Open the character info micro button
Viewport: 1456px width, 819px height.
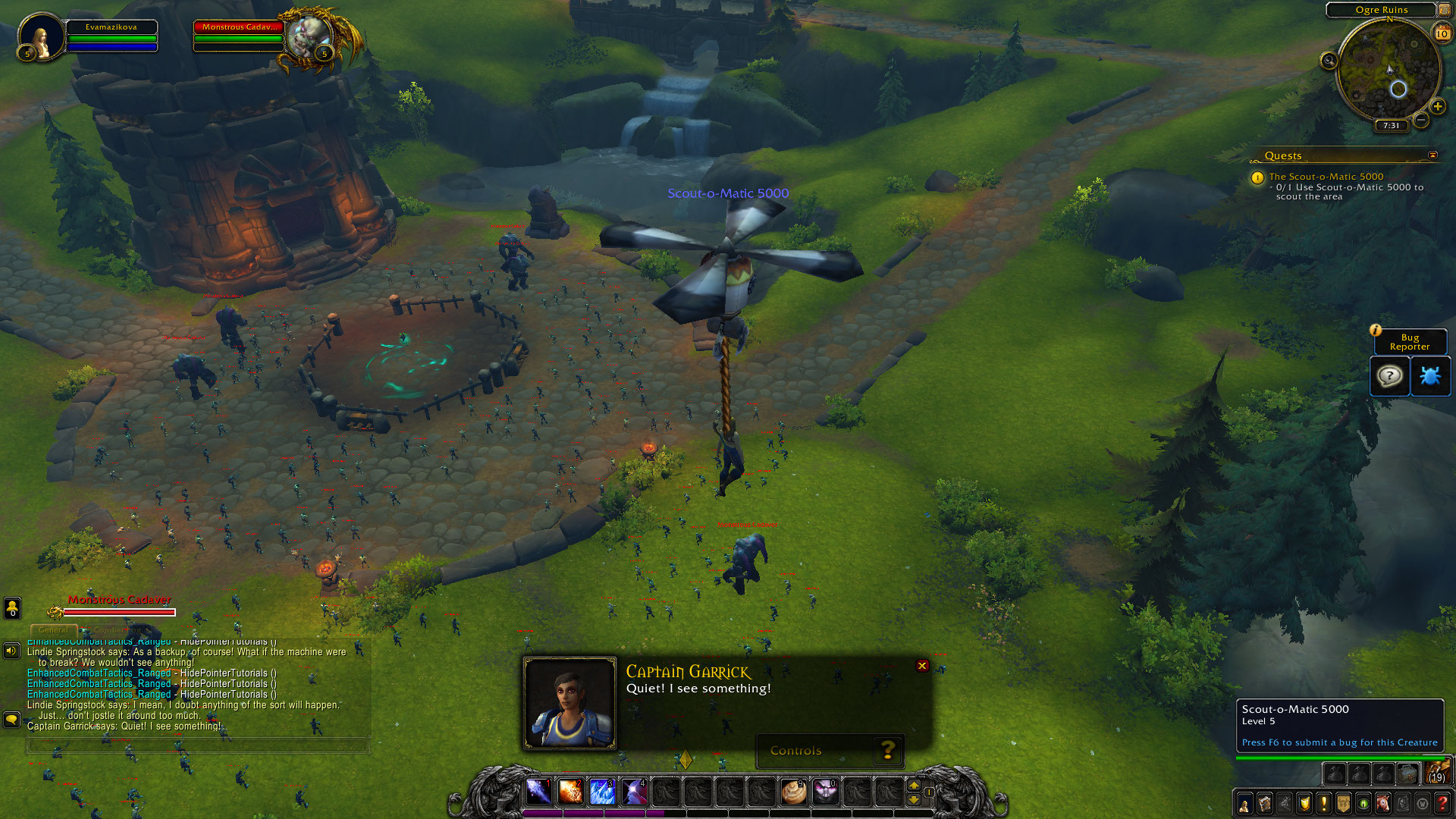coord(1244,803)
